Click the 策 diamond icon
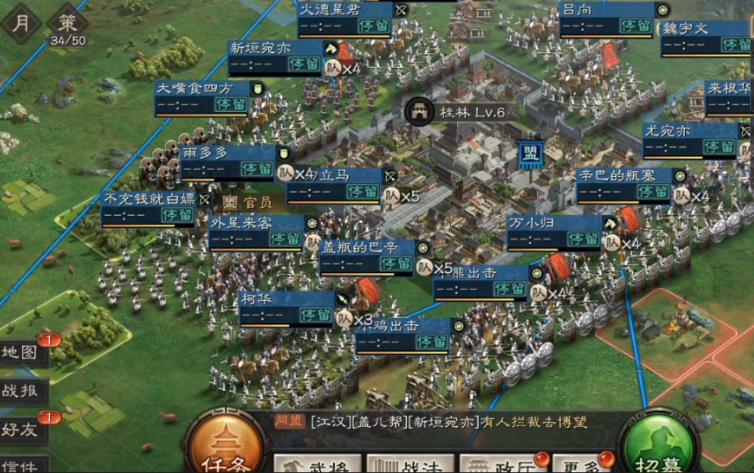 pyautogui.click(x=67, y=20)
